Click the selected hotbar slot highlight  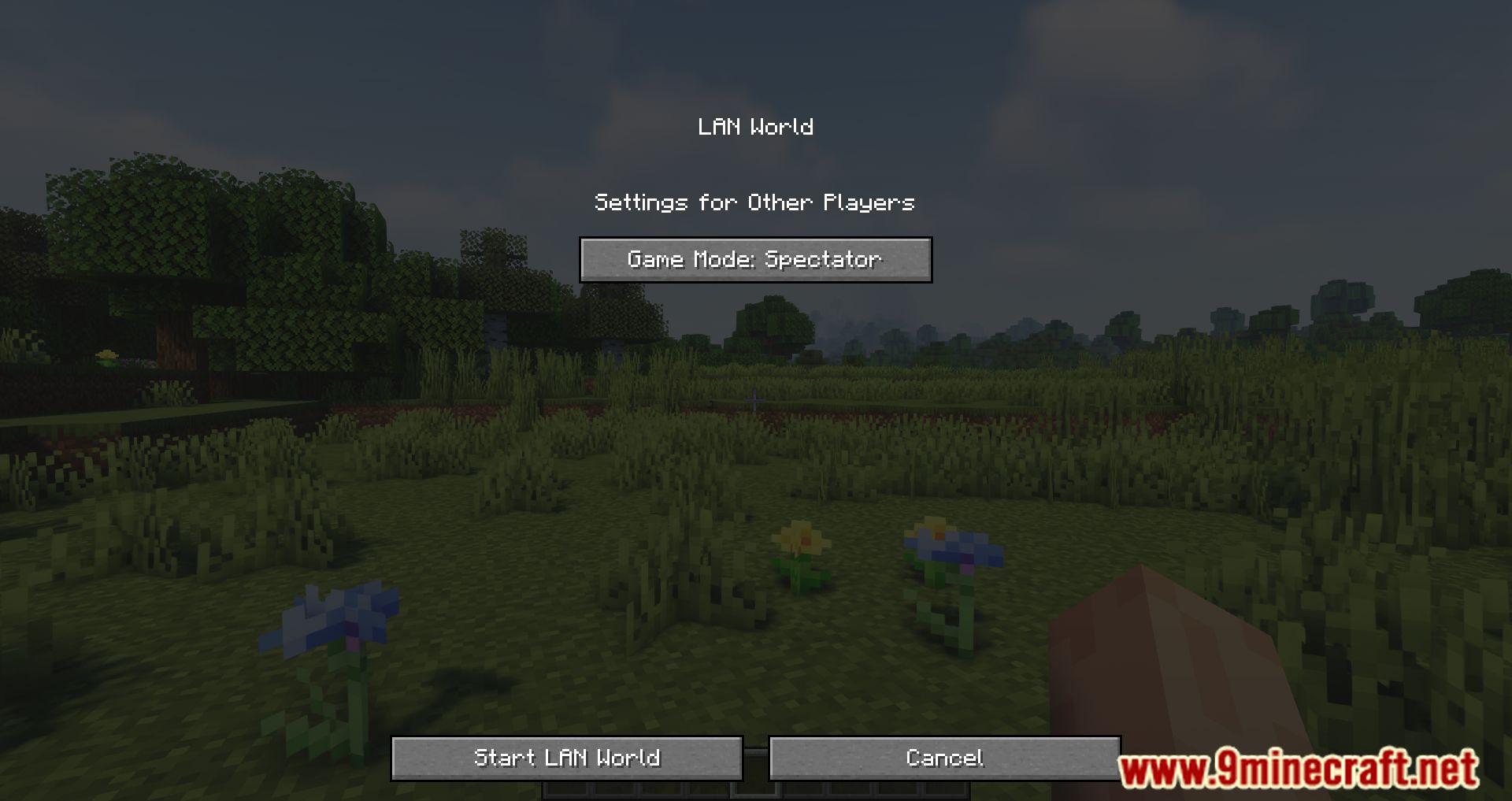(756, 794)
